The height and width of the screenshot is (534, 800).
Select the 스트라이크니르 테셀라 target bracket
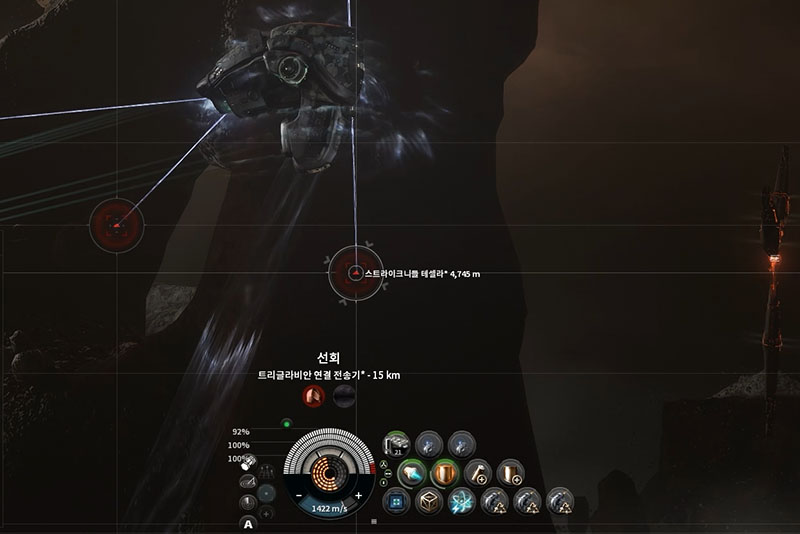pos(355,272)
